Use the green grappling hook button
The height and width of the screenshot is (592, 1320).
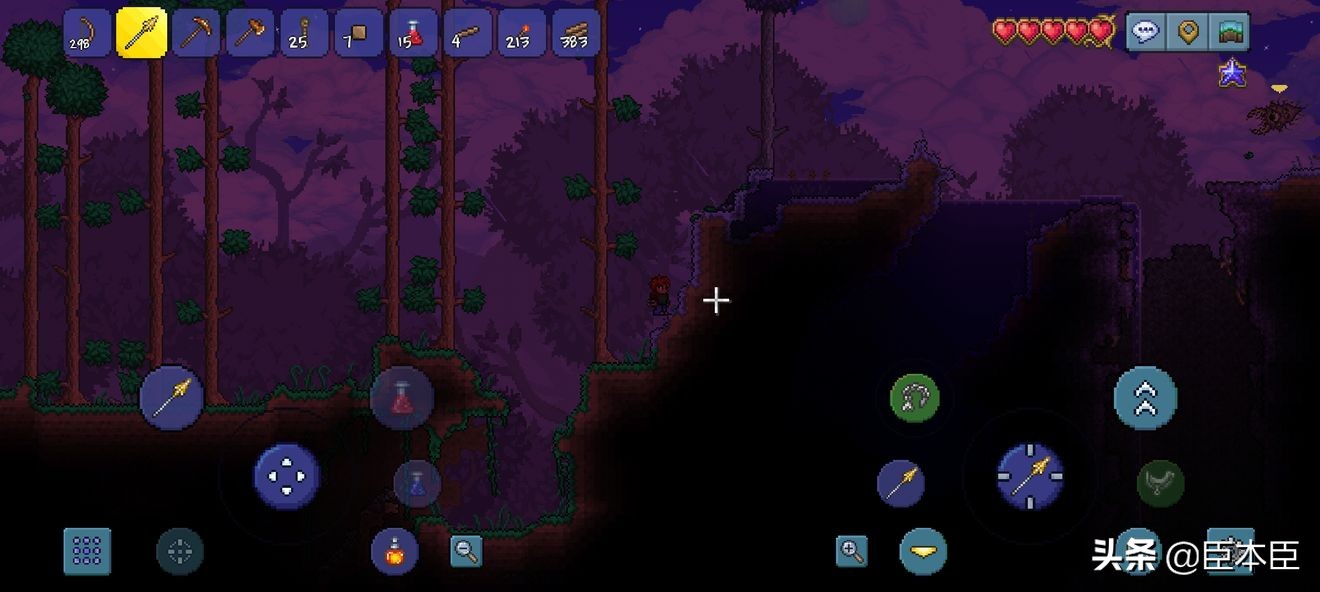914,398
